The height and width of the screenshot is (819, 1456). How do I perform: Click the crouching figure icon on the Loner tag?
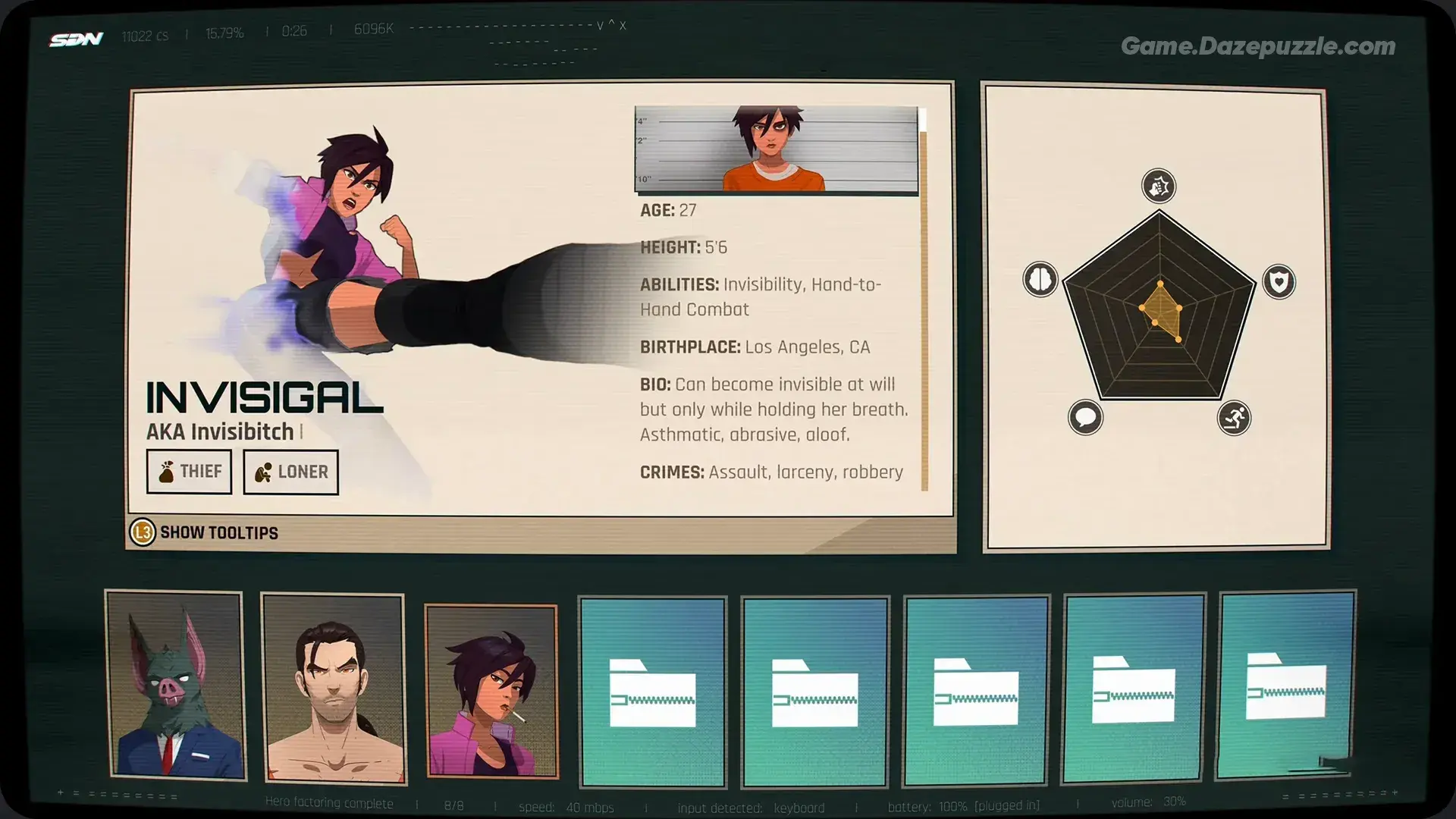pos(262,471)
